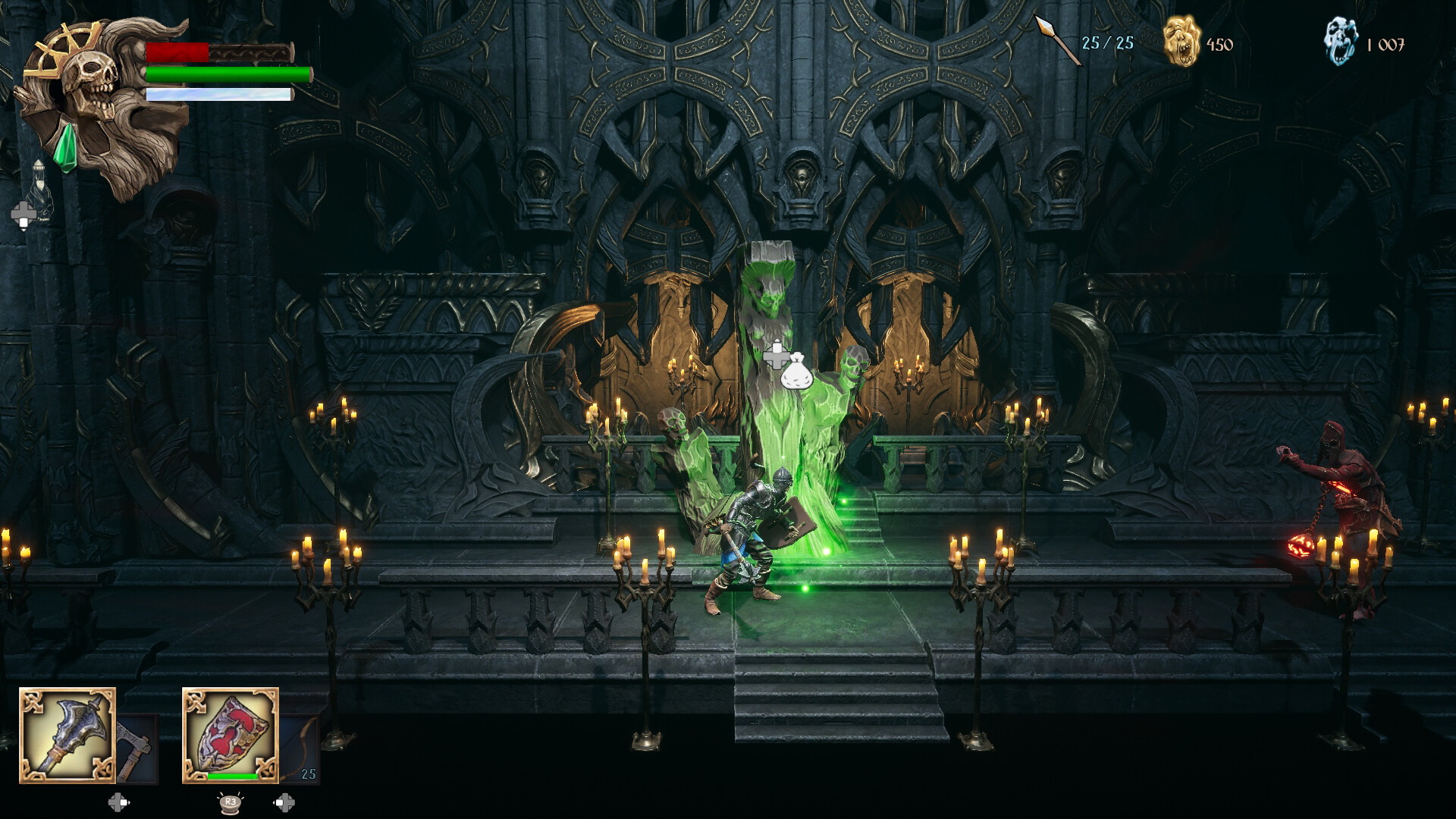Click the red boss health bar
This screenshot has width=1456, height=819.
coord(177,52)
